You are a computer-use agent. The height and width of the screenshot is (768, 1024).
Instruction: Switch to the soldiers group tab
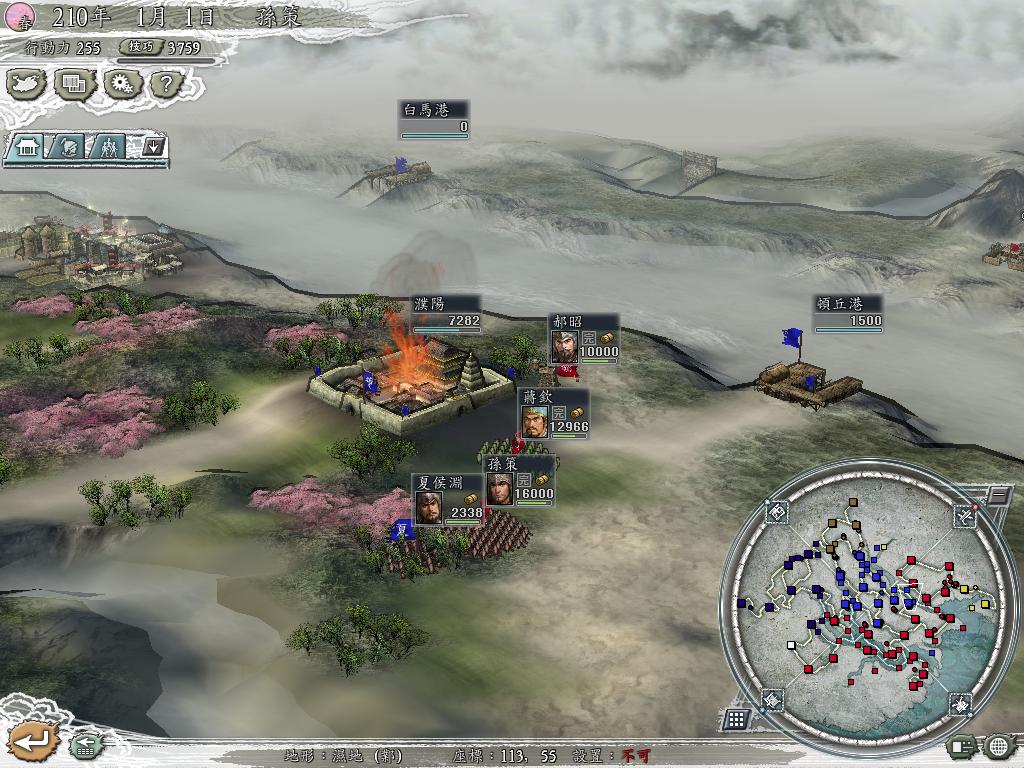pos(108,147)
